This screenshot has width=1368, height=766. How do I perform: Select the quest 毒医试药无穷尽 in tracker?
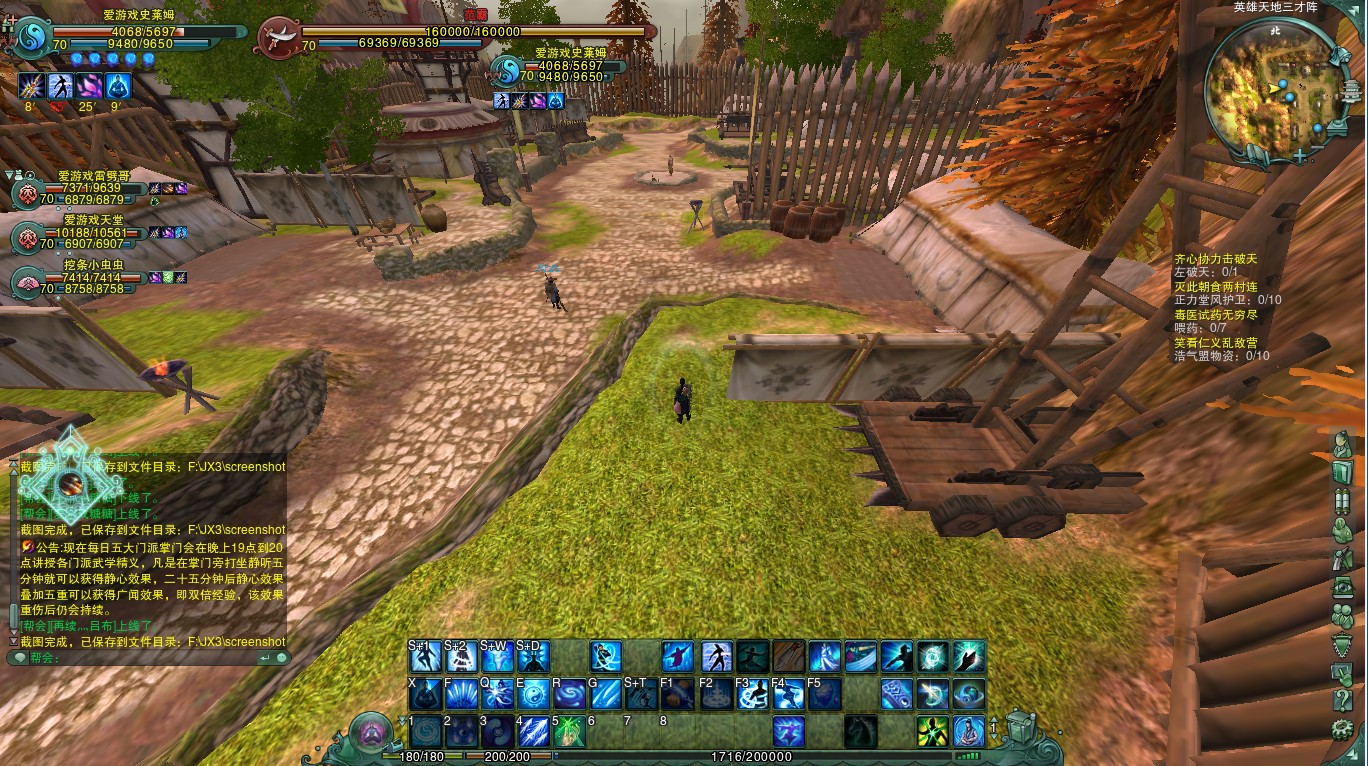pyautogui.click(x=1215, y=315)
